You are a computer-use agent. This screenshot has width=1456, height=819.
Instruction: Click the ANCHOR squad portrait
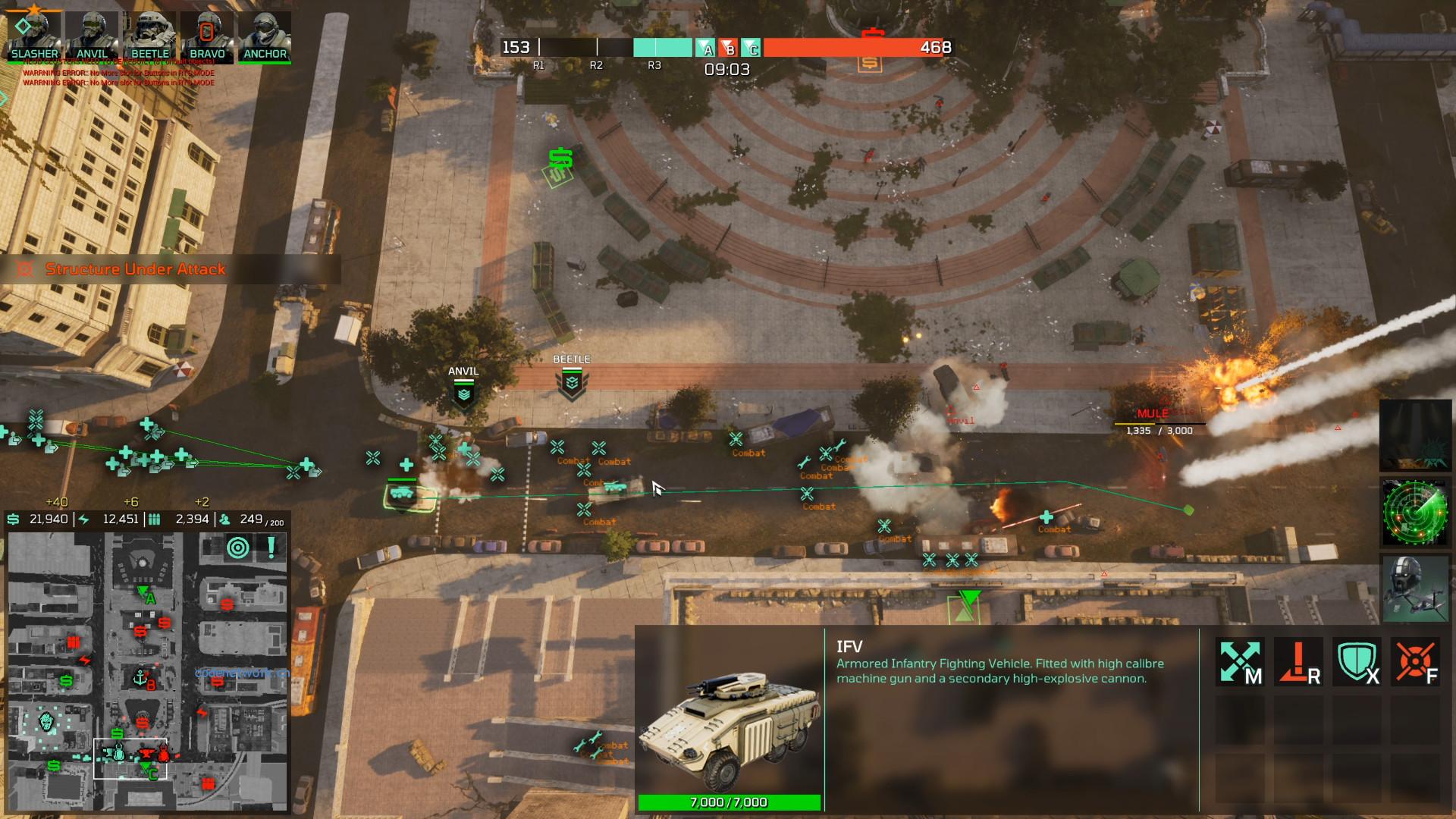click(265, 33)
